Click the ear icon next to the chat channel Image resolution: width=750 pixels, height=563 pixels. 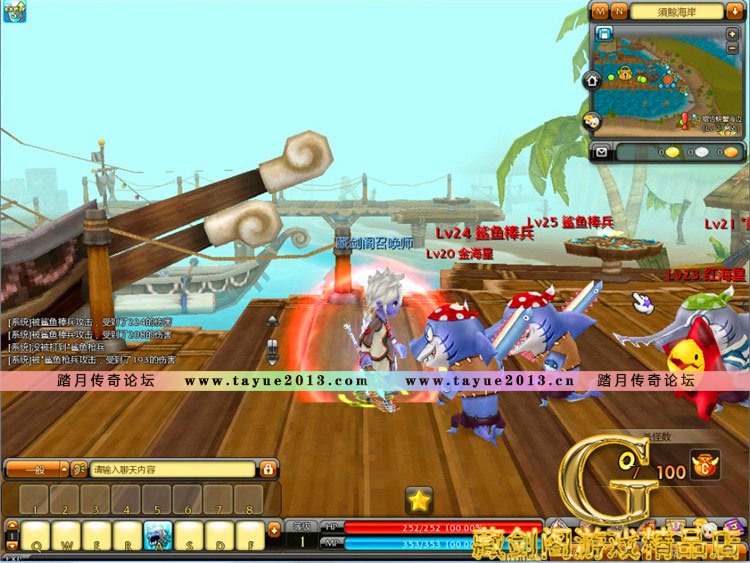77,468
